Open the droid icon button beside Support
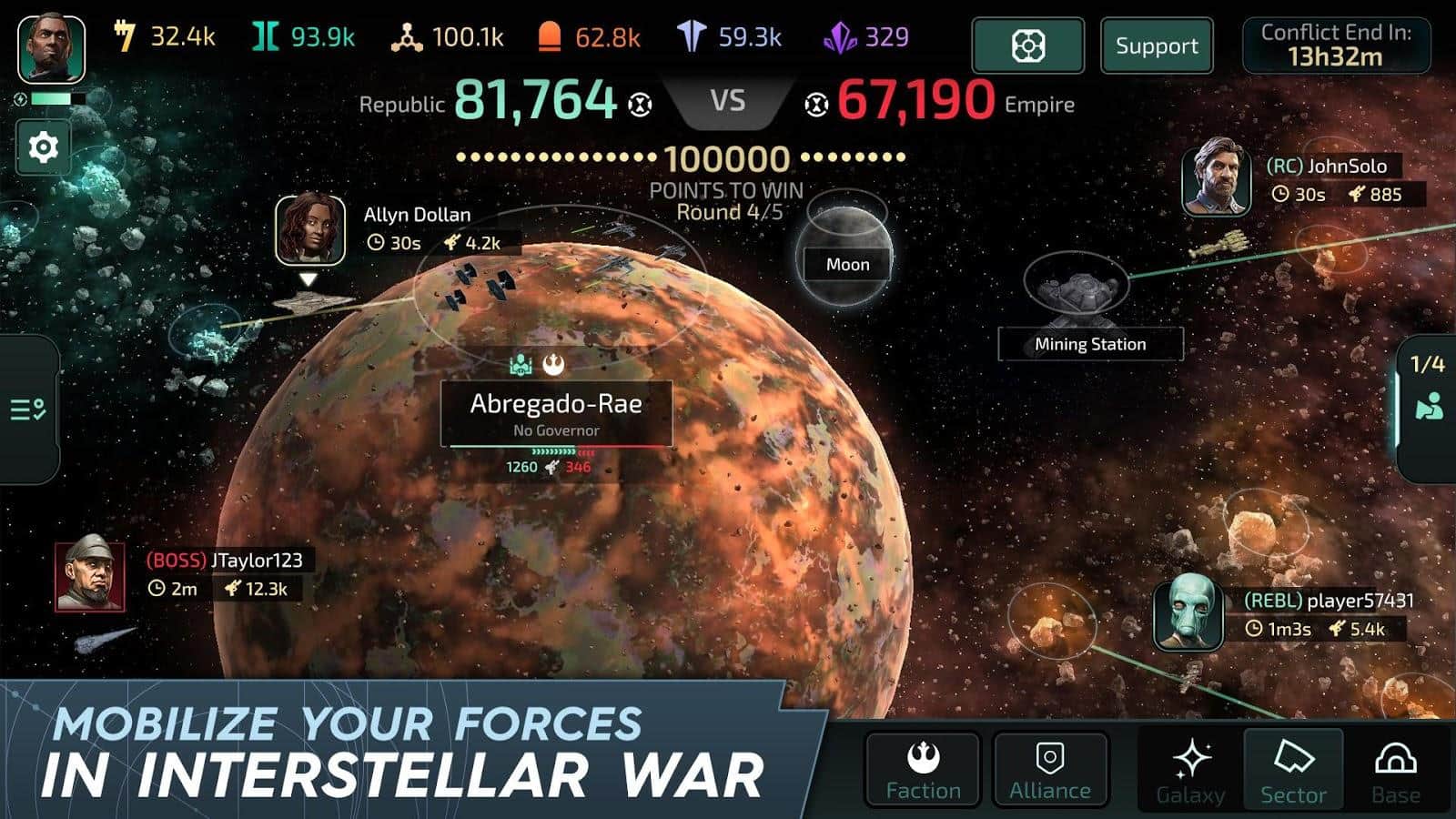Image resolution: width=1456 pixels, height=819 pixels. 1027,45
